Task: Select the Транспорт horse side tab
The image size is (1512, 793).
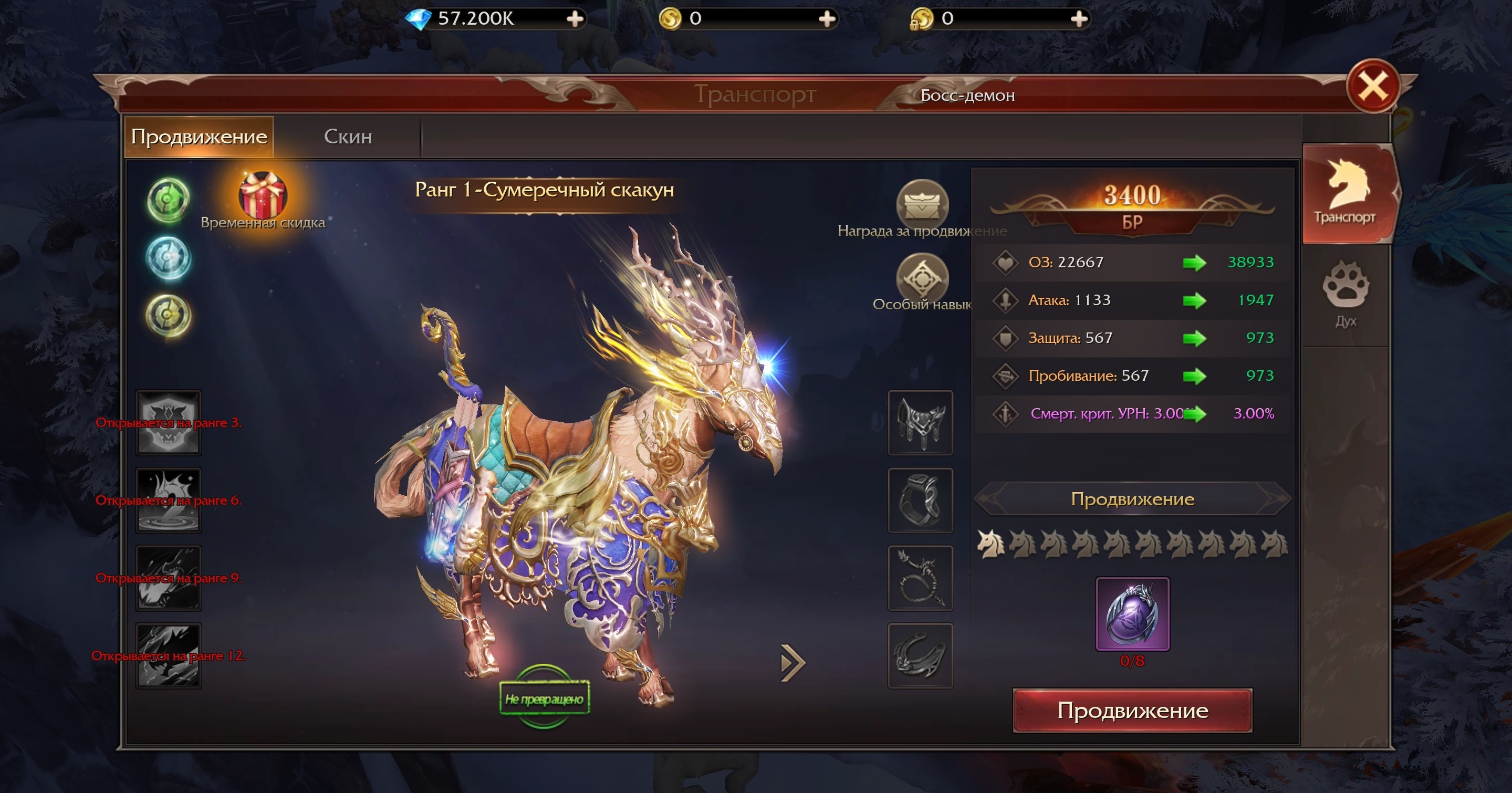Action: (x=1346, y=193)
